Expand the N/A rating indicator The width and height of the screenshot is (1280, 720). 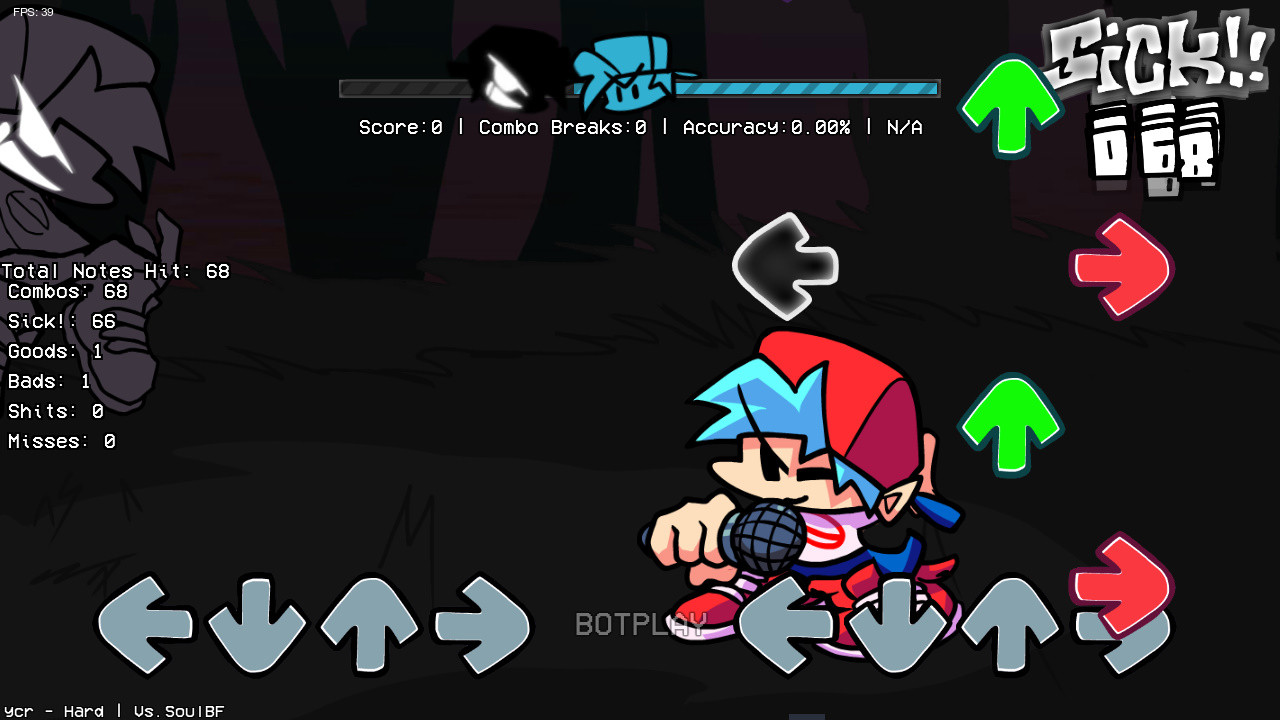(903, 127)
